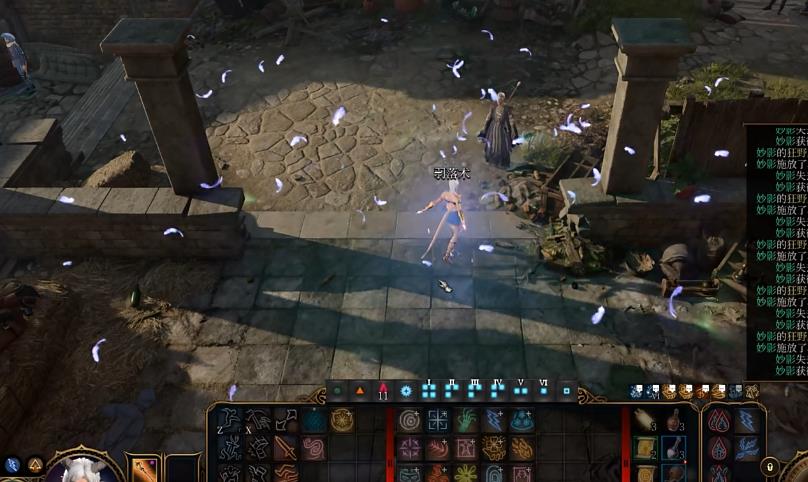Choose the level VI spell slot filter
808x482 pixels.
pyautogui.click(x=543, y=391)
